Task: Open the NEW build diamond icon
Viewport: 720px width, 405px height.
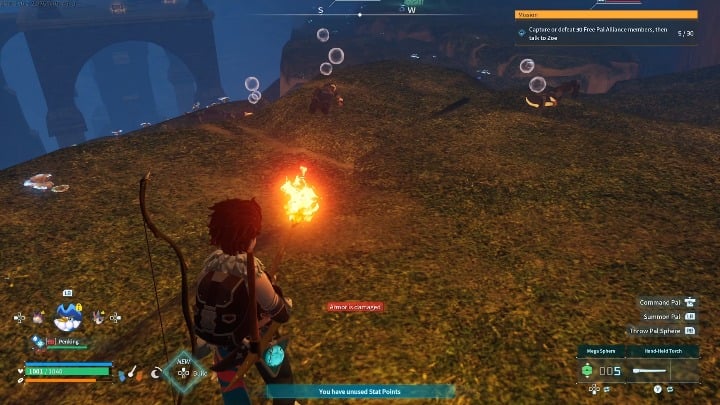Action: (x=183, y=372)
